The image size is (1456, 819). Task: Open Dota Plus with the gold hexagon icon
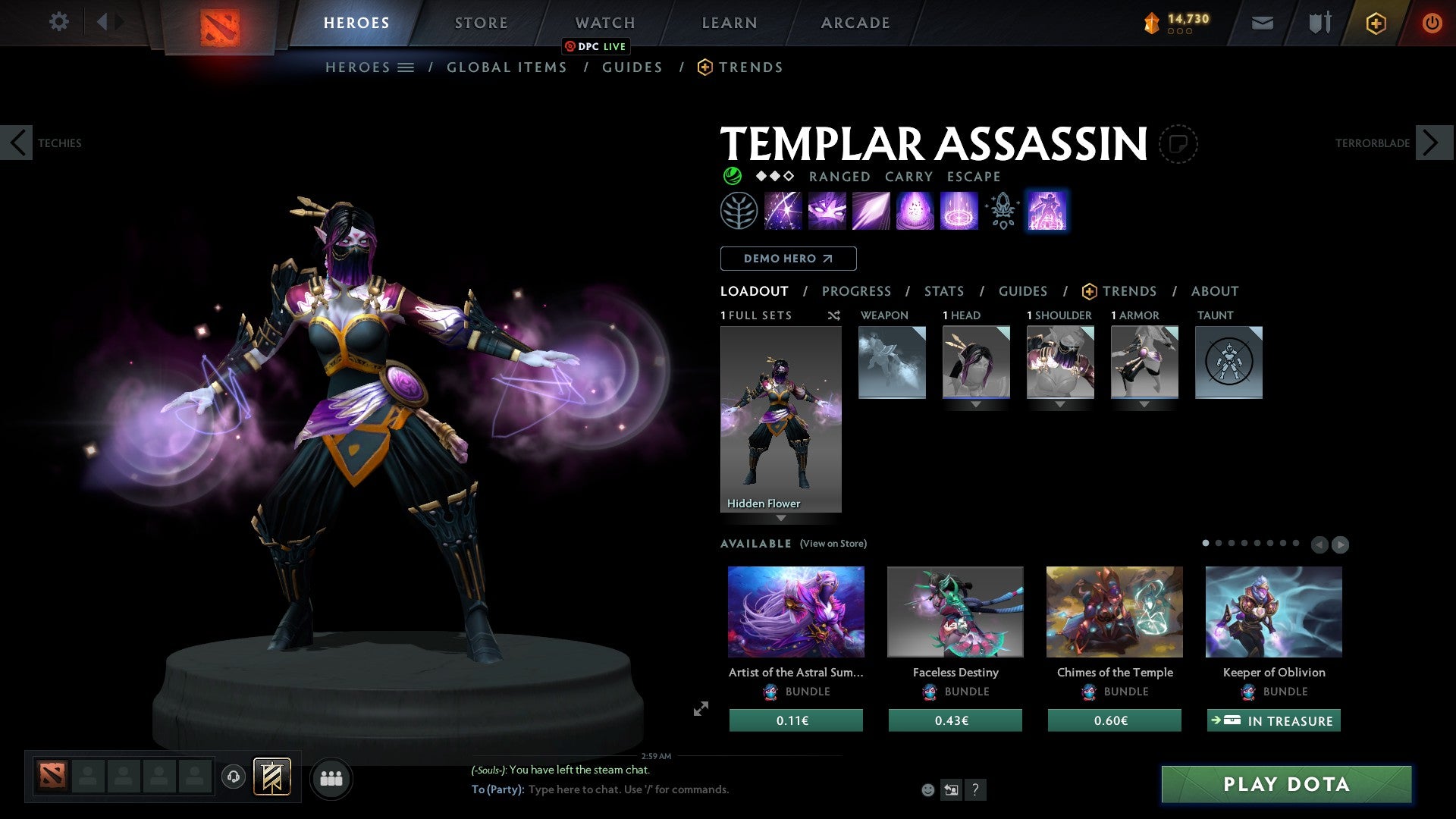(1376, 23)
